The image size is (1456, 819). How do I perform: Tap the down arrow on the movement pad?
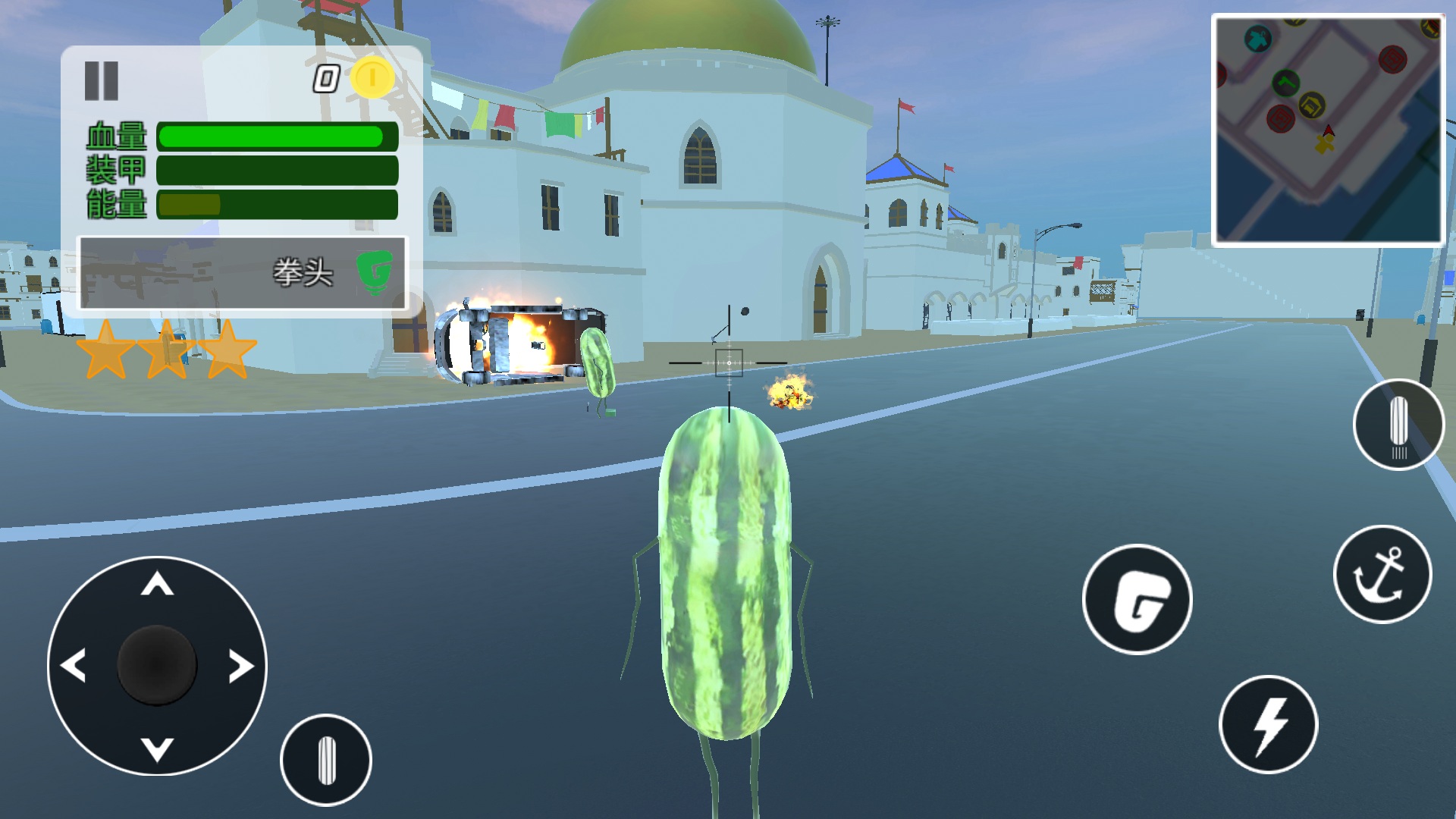click(158, 749)
